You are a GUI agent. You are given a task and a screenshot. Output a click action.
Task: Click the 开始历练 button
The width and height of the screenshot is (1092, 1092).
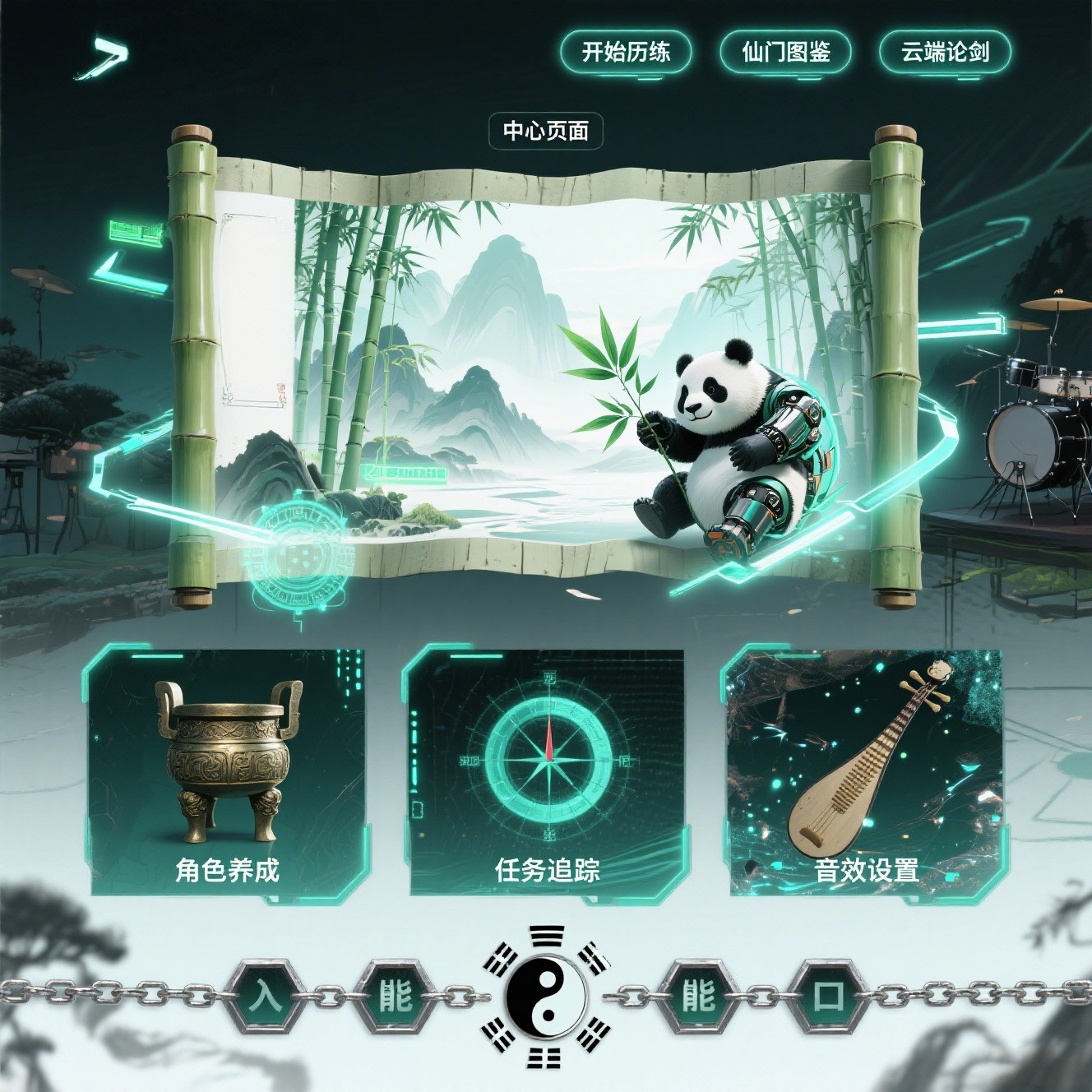(625, 52)
